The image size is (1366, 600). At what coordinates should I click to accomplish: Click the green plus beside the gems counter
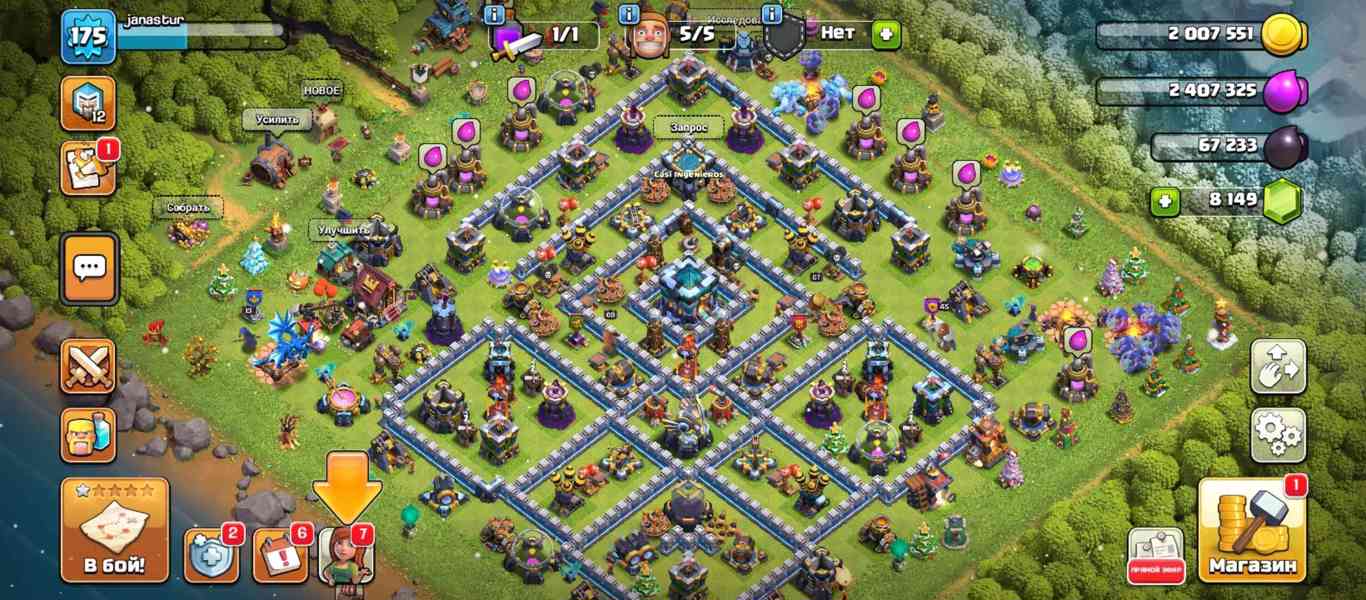point(1162,201)
